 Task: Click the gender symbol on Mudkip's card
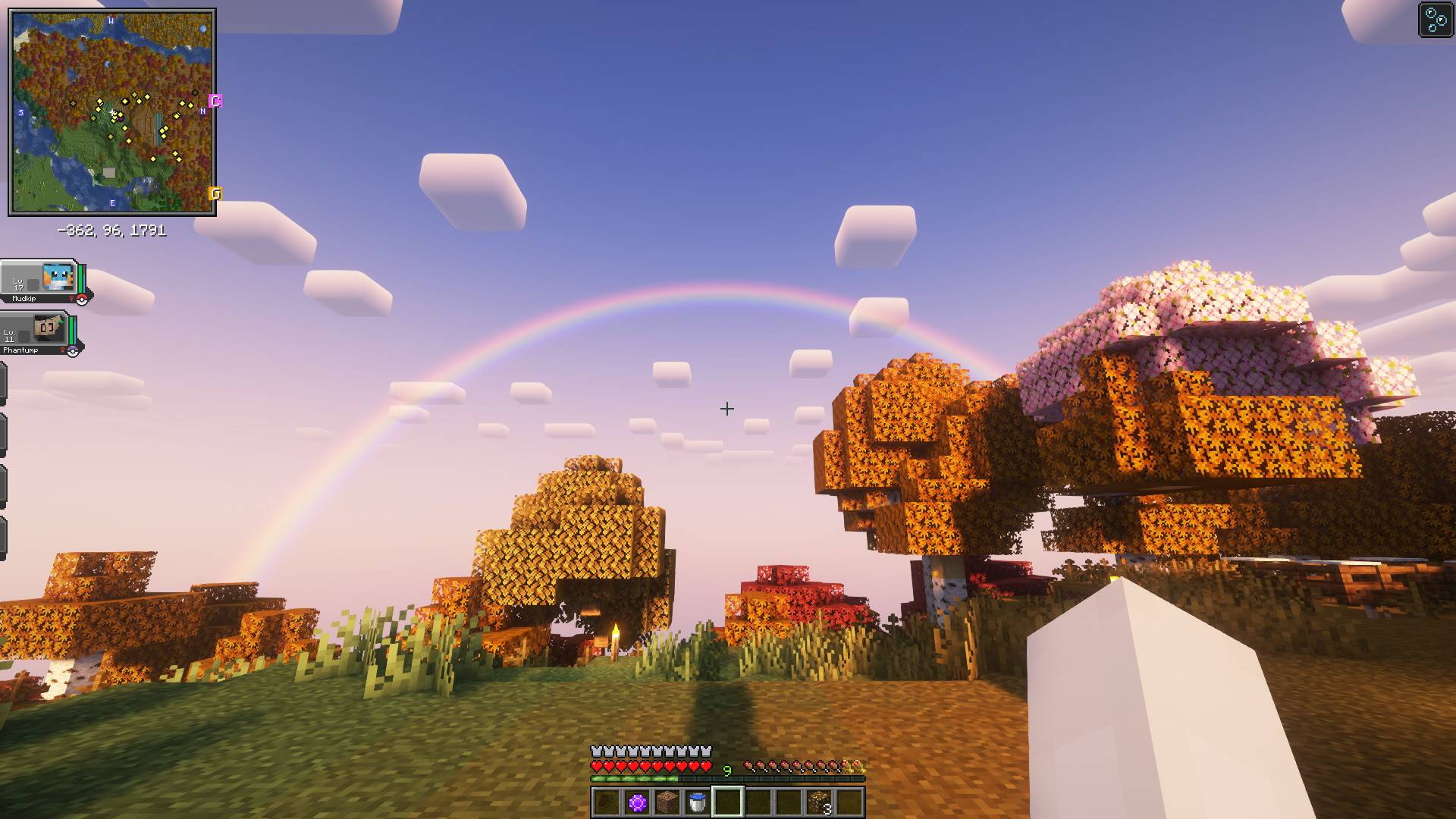point(71,298)
